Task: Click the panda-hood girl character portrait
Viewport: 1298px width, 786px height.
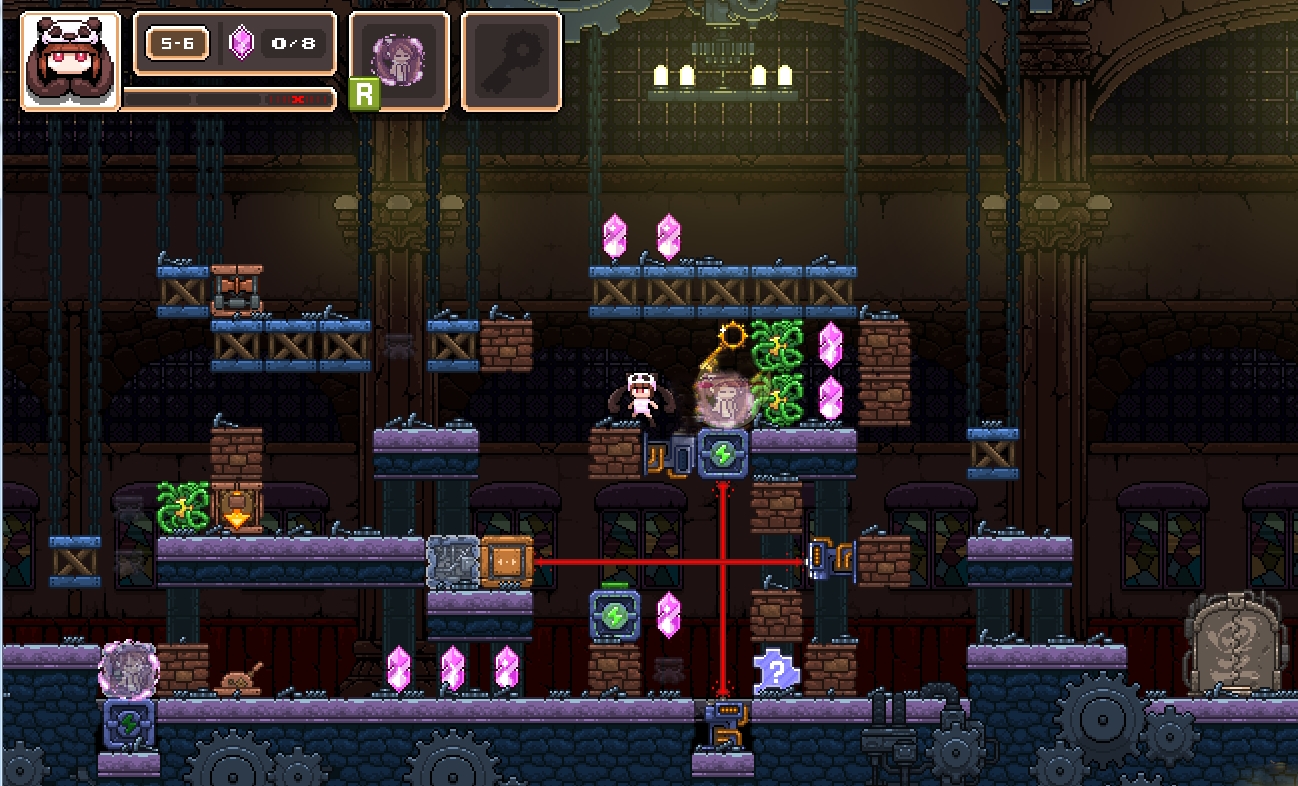Action: (70, 60)
